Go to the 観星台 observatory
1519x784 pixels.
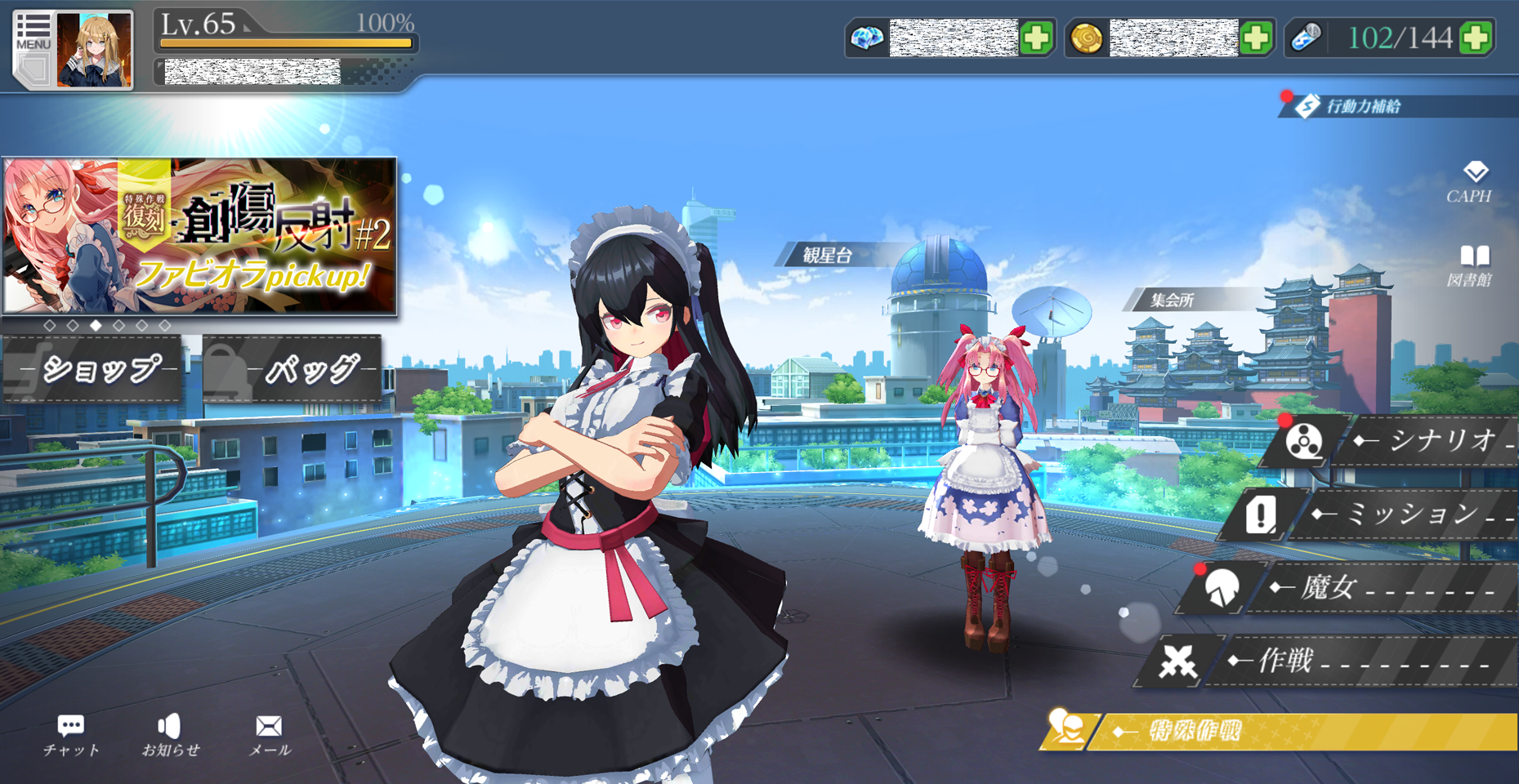click(x=827, y=256)
